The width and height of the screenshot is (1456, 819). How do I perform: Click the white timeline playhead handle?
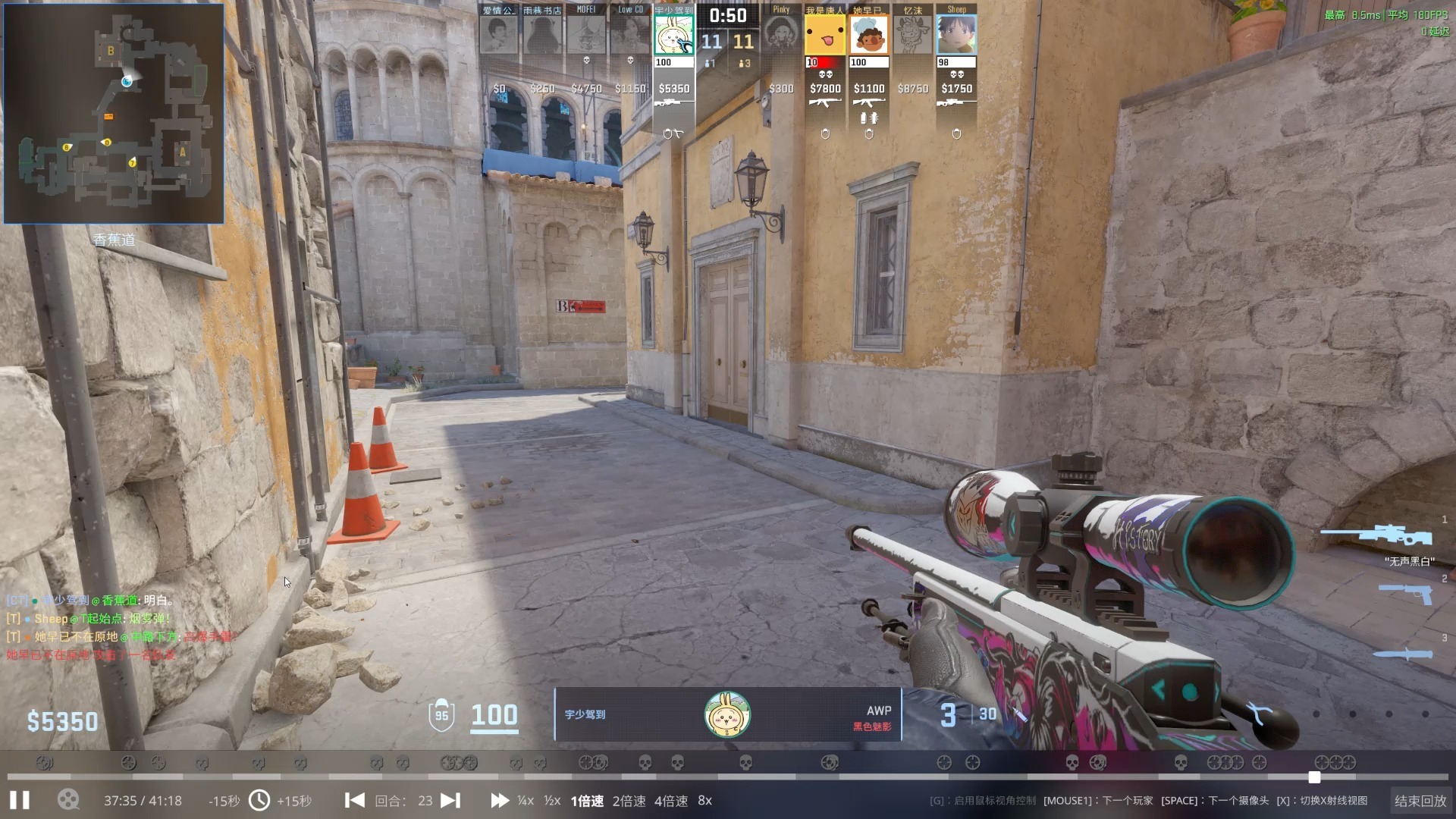[x=1314, y=777]
